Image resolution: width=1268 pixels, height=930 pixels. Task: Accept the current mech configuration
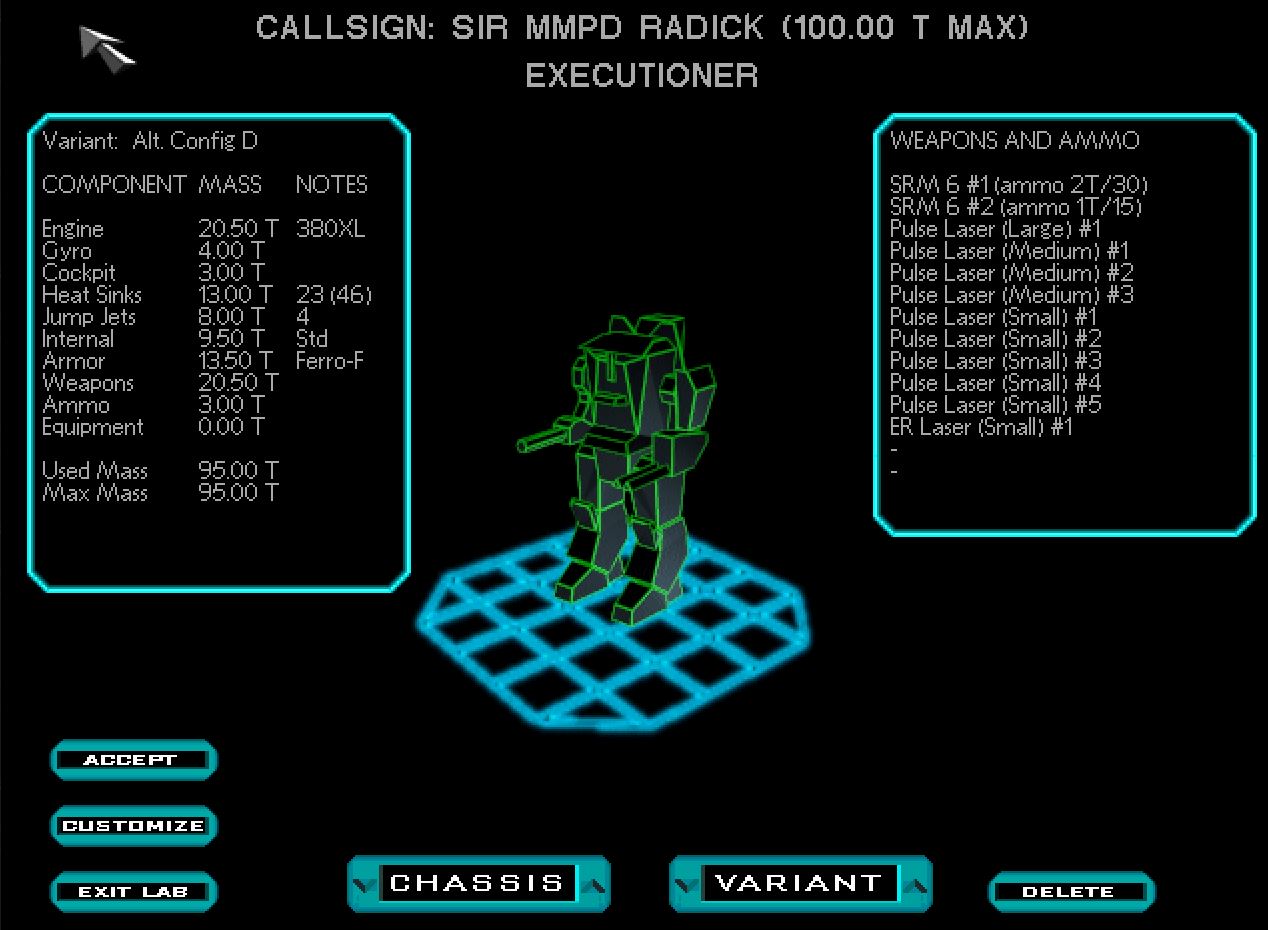point(131,760)
